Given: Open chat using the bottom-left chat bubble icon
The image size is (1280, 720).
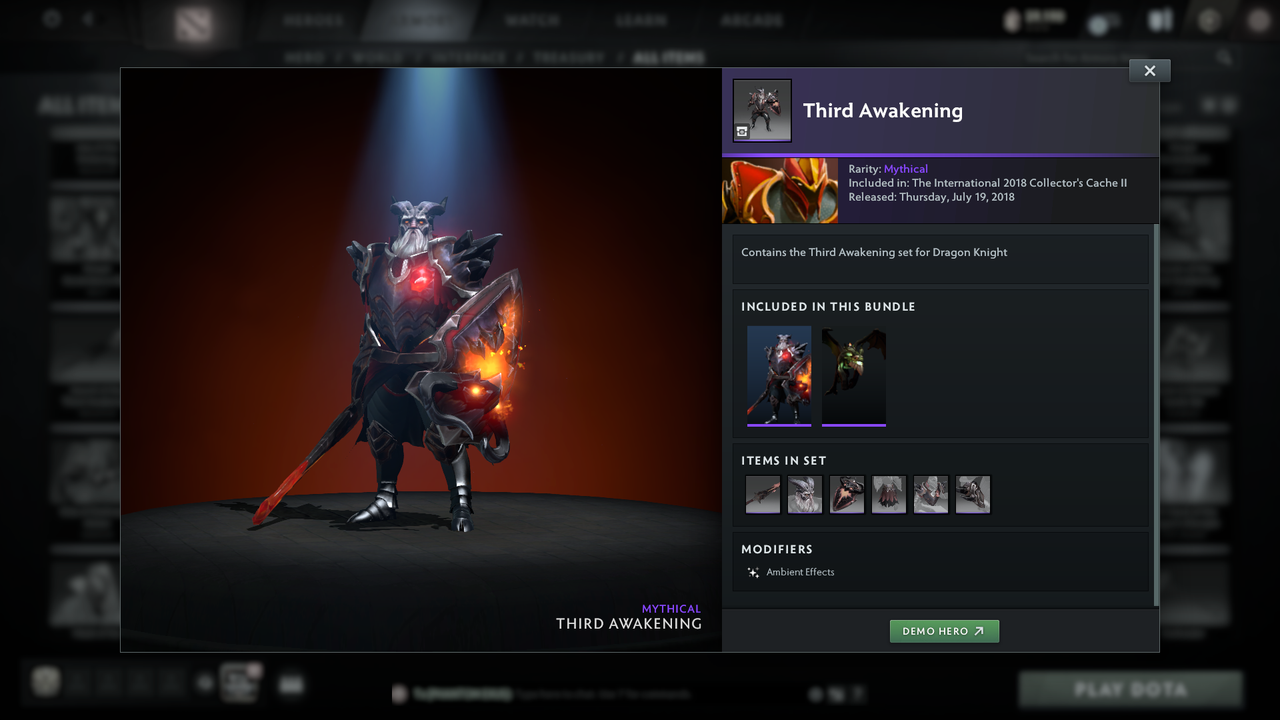Looking at the screenshot, I should click(x=291, y=684).
